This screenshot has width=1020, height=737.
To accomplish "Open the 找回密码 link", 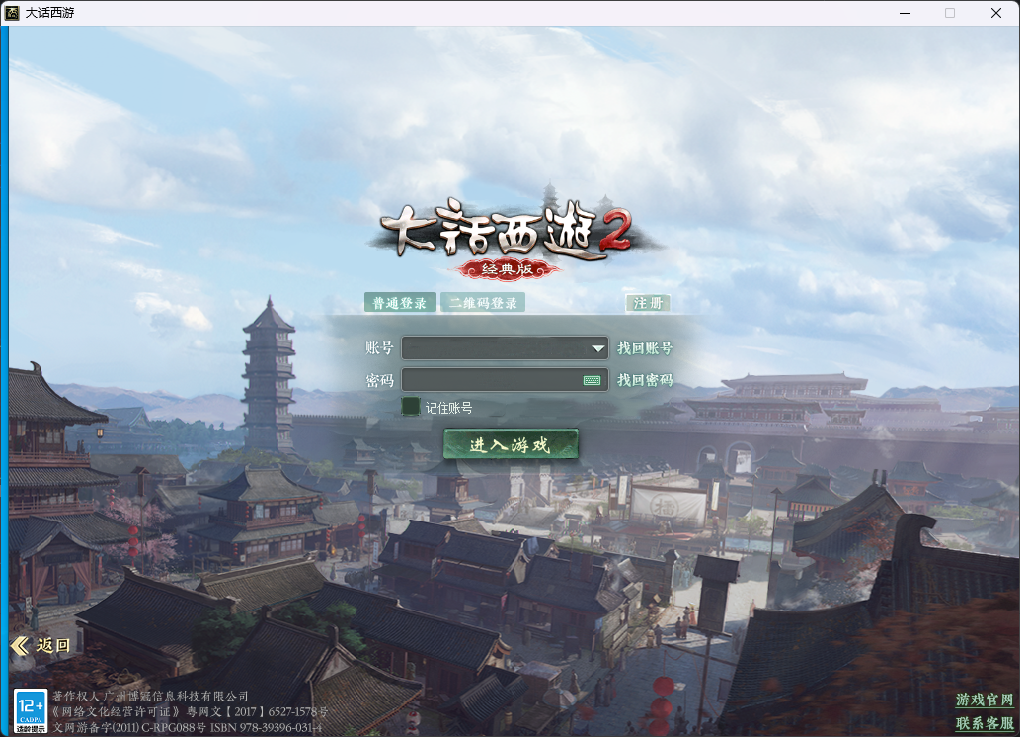I will click(x=645, y=380).
